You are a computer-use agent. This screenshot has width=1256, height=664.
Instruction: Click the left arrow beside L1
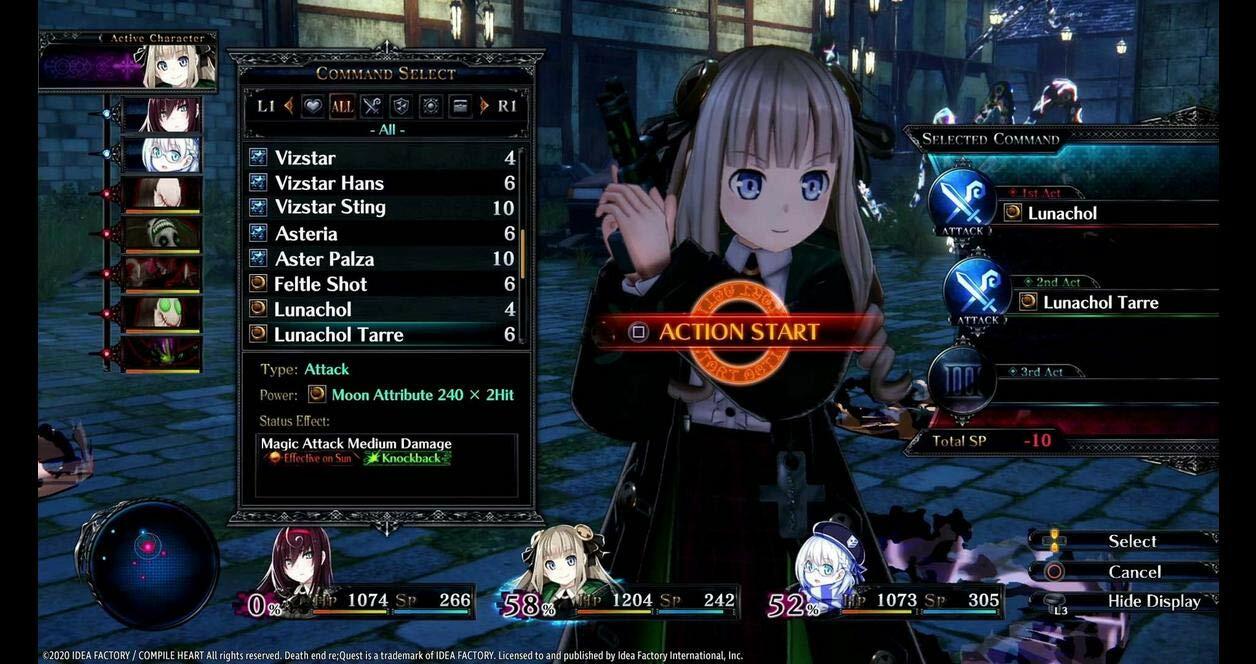(x=289, y=106)
